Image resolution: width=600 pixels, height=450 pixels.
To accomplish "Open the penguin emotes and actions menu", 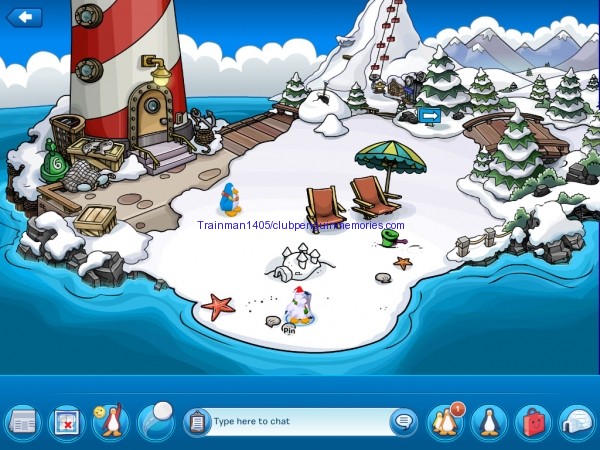I will click(110, 421).
